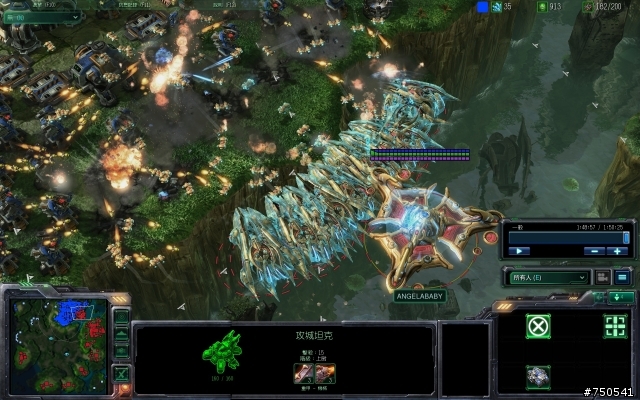640x400 pixels.
Task: Click the minimap battlefield overview
Action: 61,342
